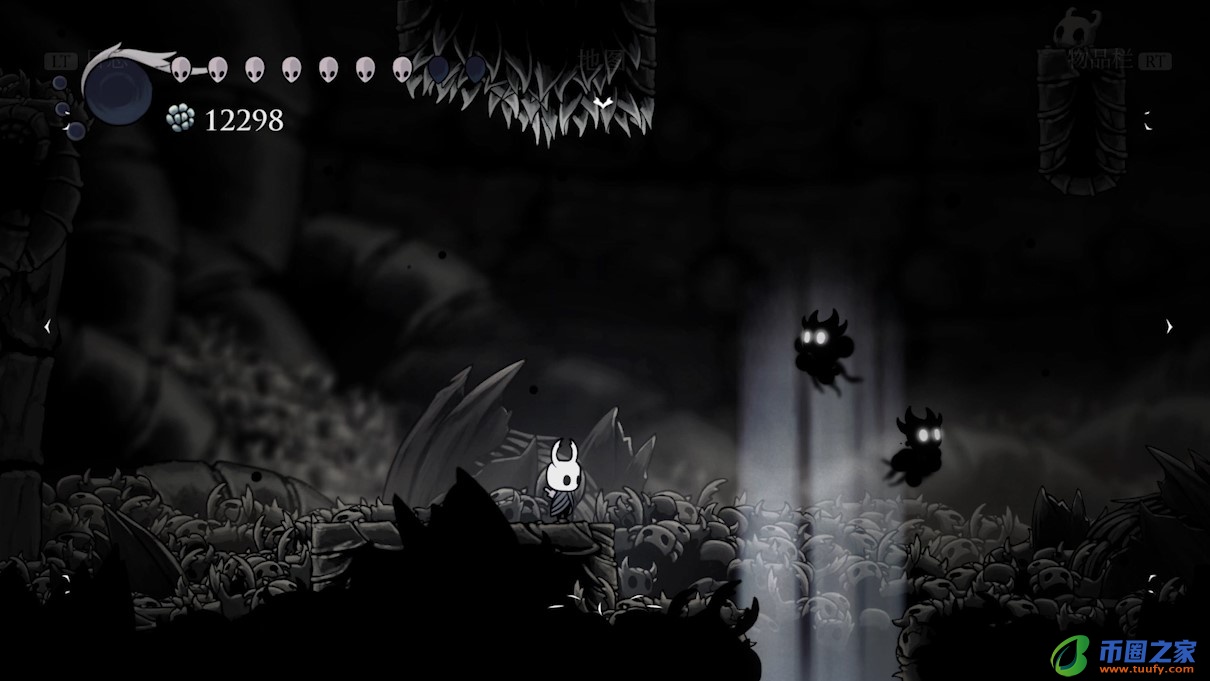This screenshot has height=681, width=1210.
Task: Switch to the 物品栏 inventory pane
Action: point(1102,60)
